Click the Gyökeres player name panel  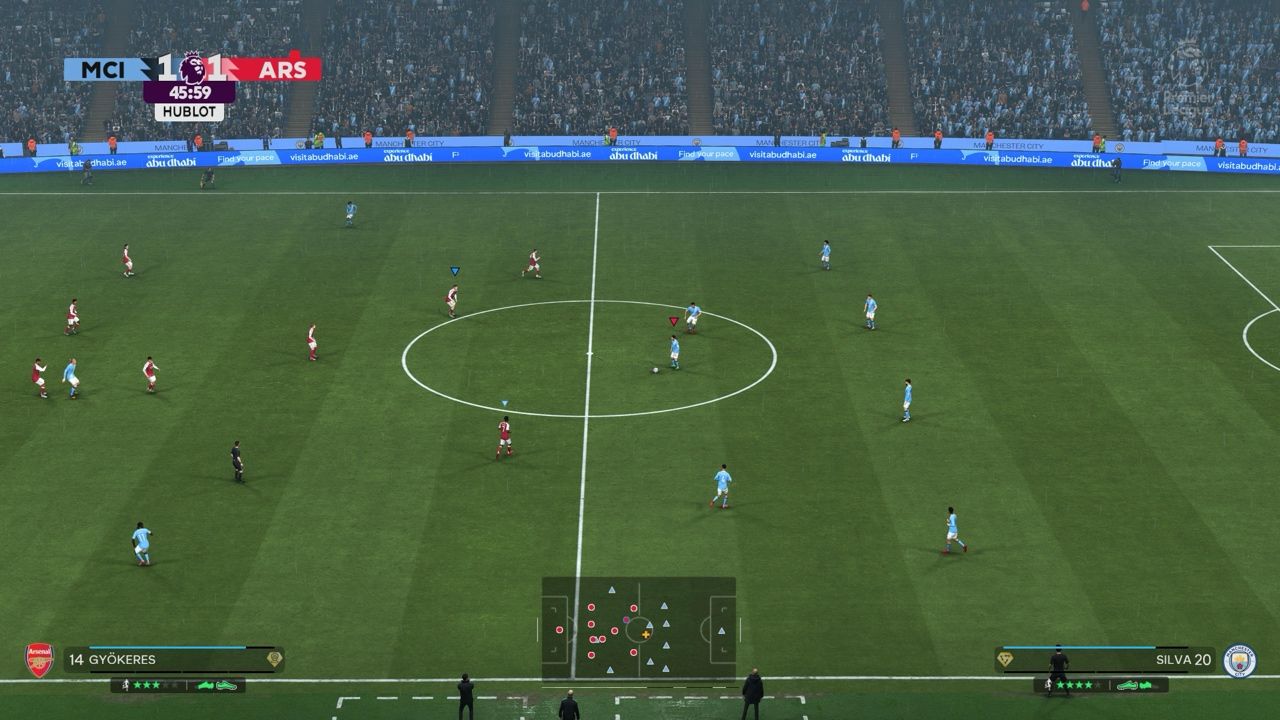click(x=173, y=660)
